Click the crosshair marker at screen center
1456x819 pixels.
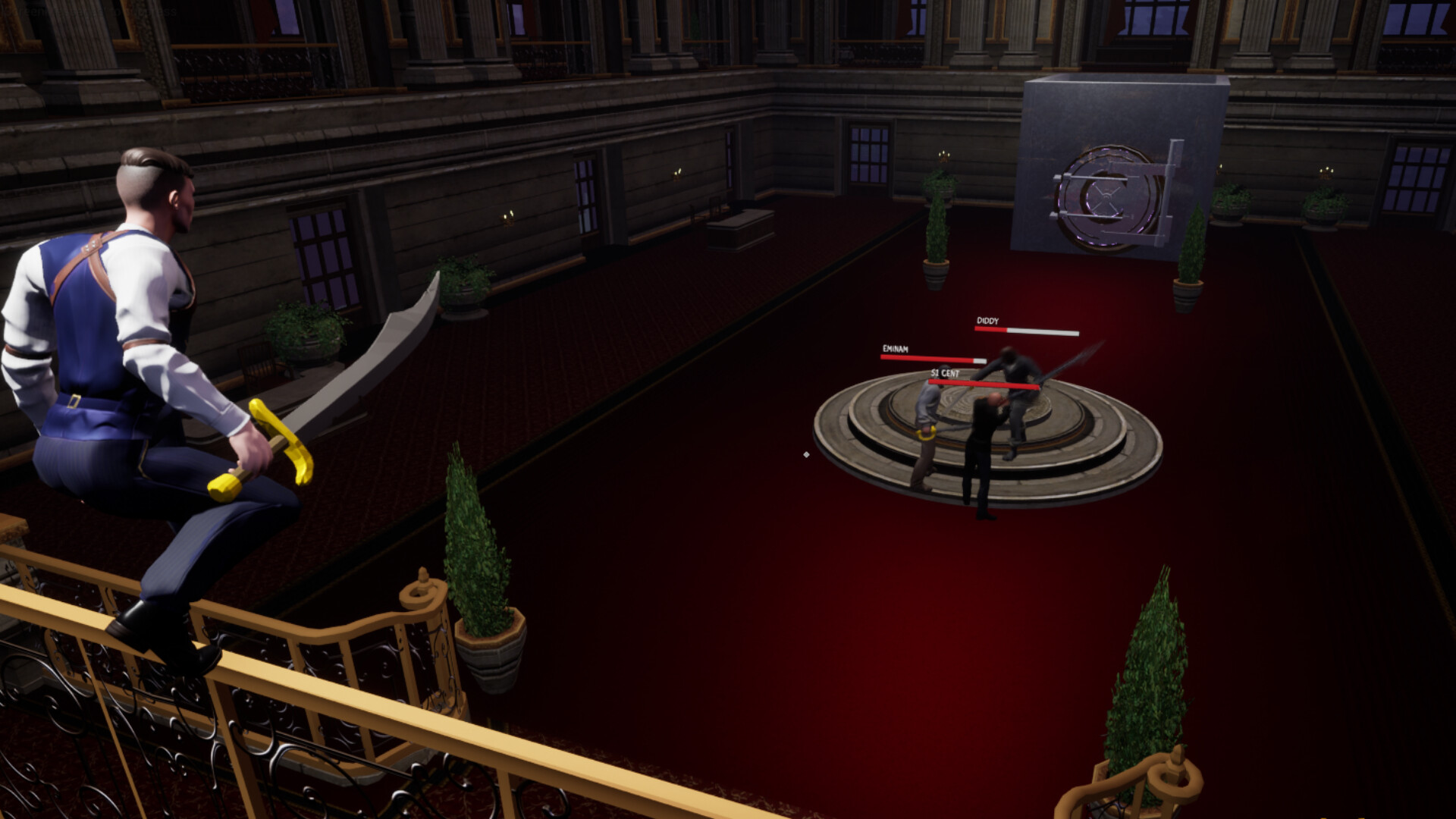[x=806, y=453]
